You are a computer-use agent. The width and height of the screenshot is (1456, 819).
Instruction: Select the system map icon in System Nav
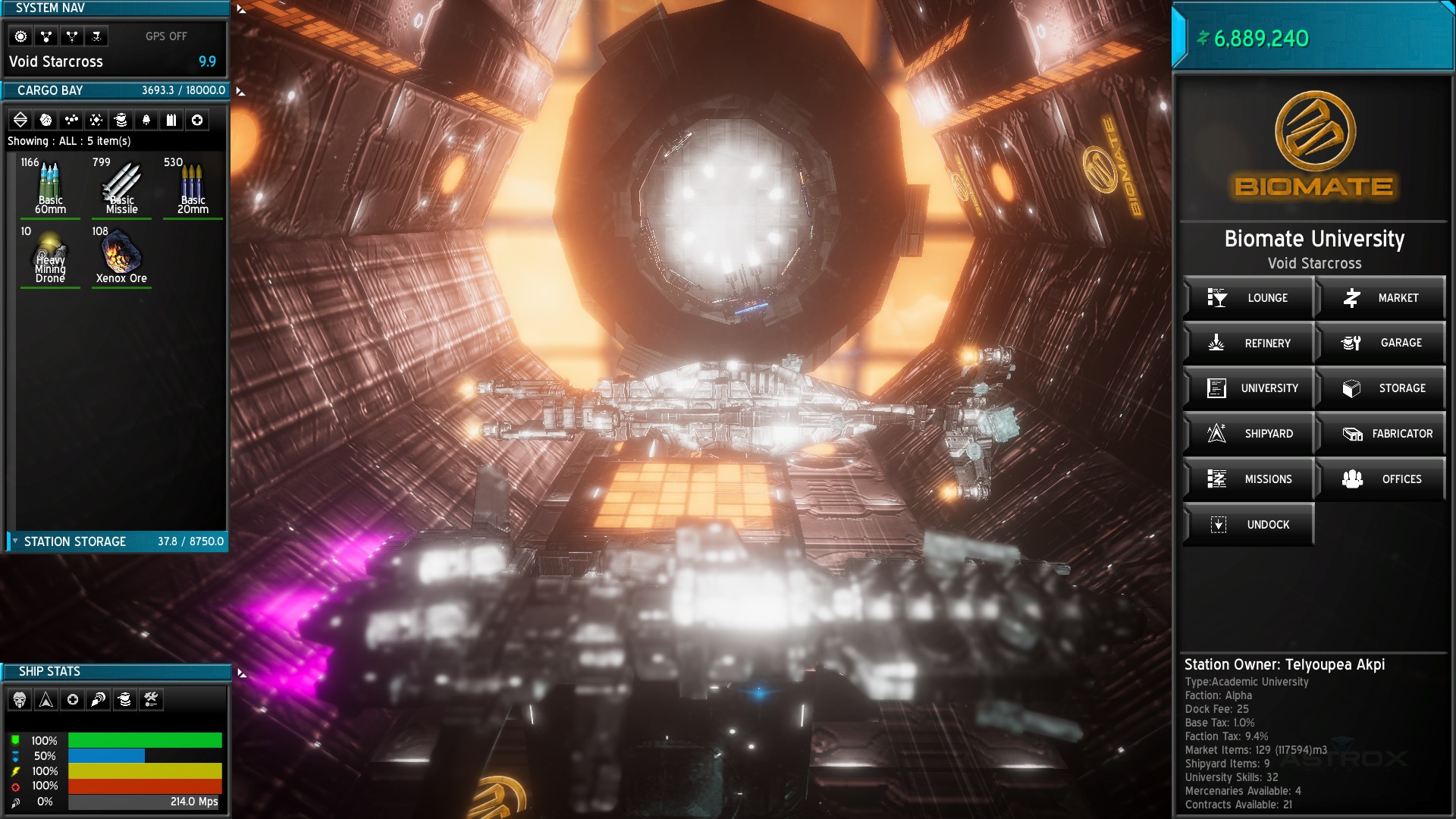45,36
